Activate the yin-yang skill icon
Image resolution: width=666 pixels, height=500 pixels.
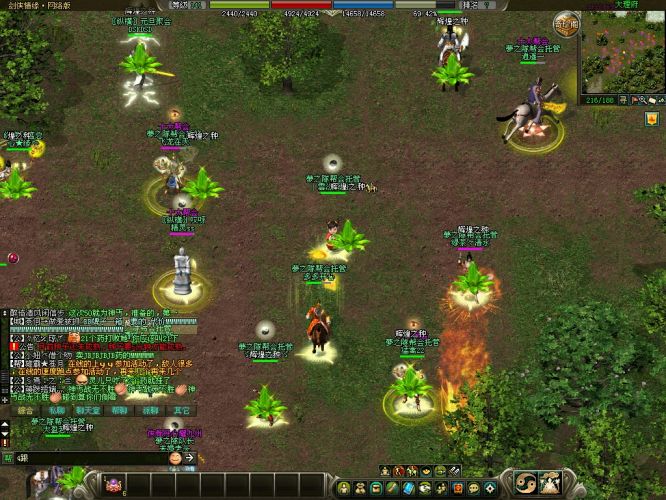524,483
